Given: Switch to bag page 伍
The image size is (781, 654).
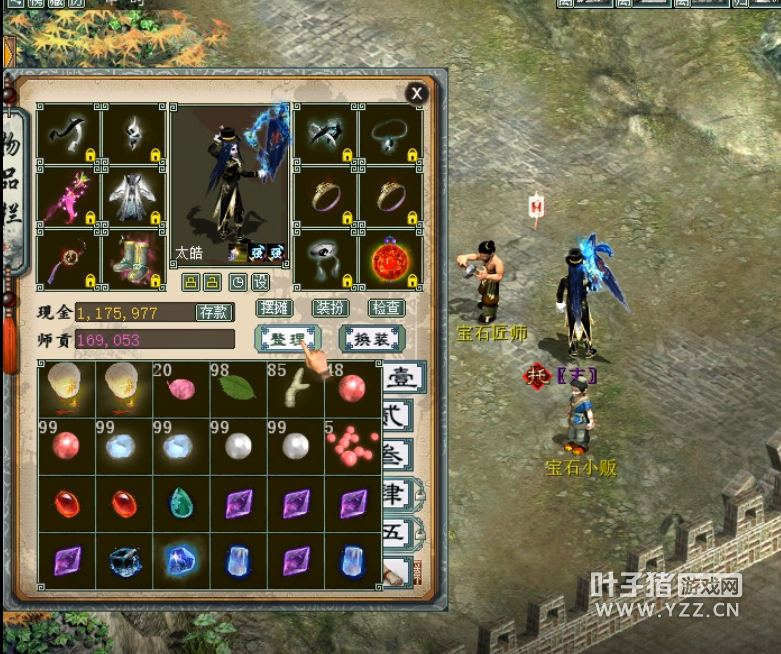Looking at the screenshot, I should coord(397,532).
